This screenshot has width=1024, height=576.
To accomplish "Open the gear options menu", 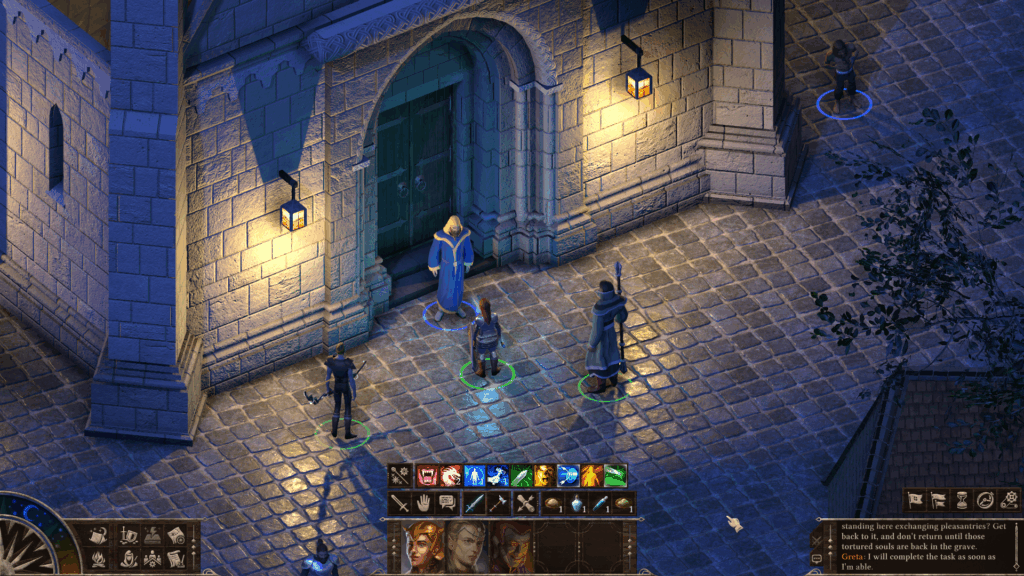I will (x=1008, y=499).
